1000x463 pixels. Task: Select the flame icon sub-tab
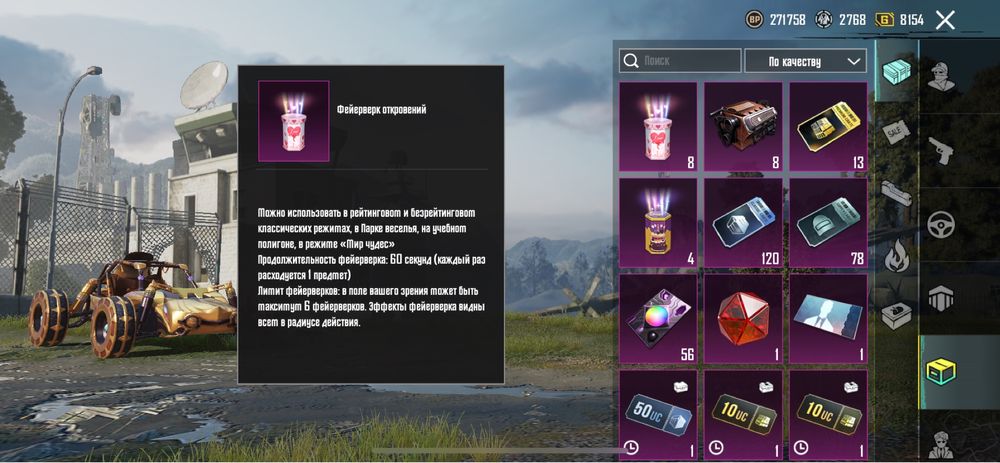click(x=894, y=256)
